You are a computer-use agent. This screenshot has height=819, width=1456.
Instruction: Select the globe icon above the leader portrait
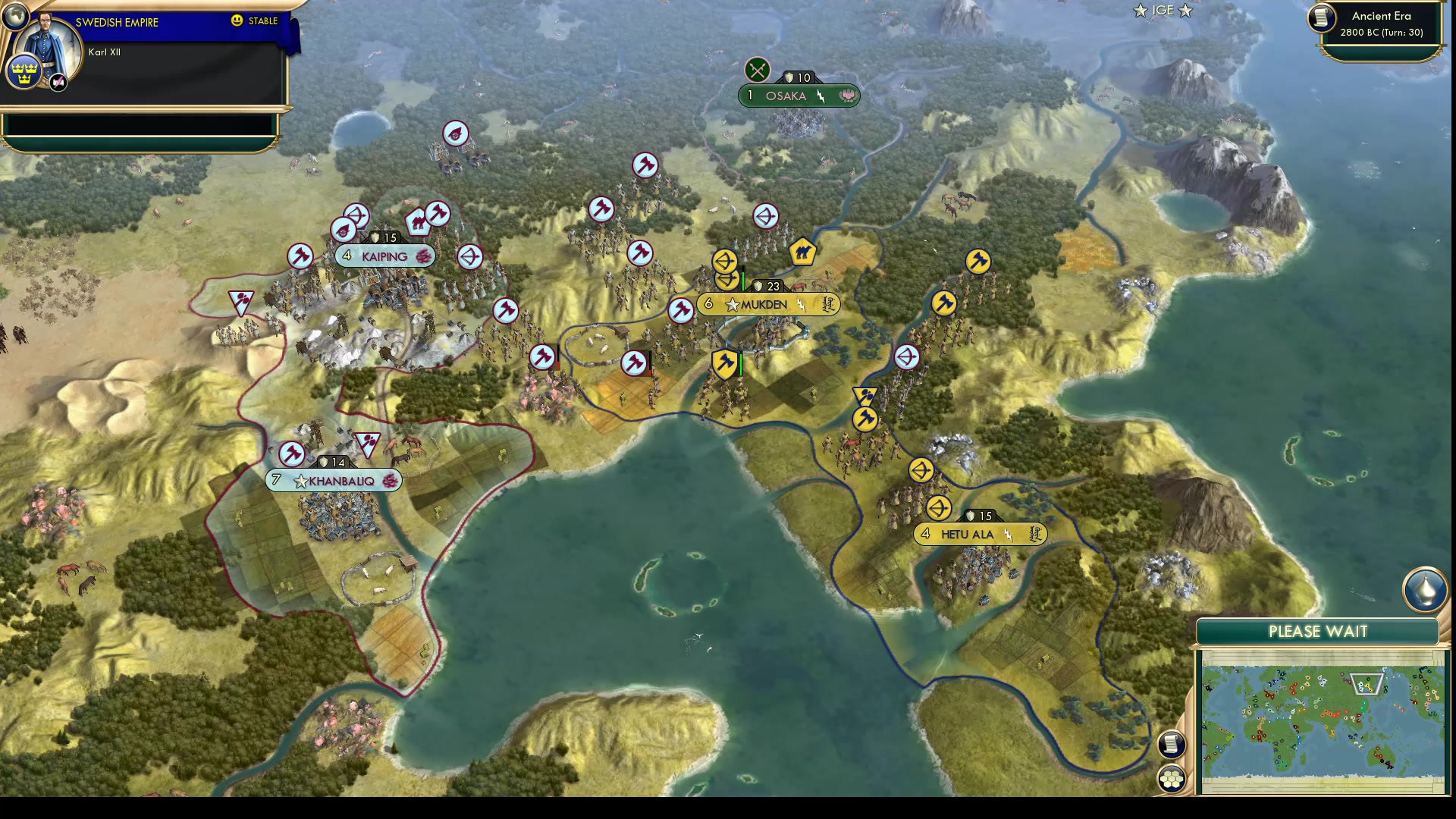click(15, 16)
